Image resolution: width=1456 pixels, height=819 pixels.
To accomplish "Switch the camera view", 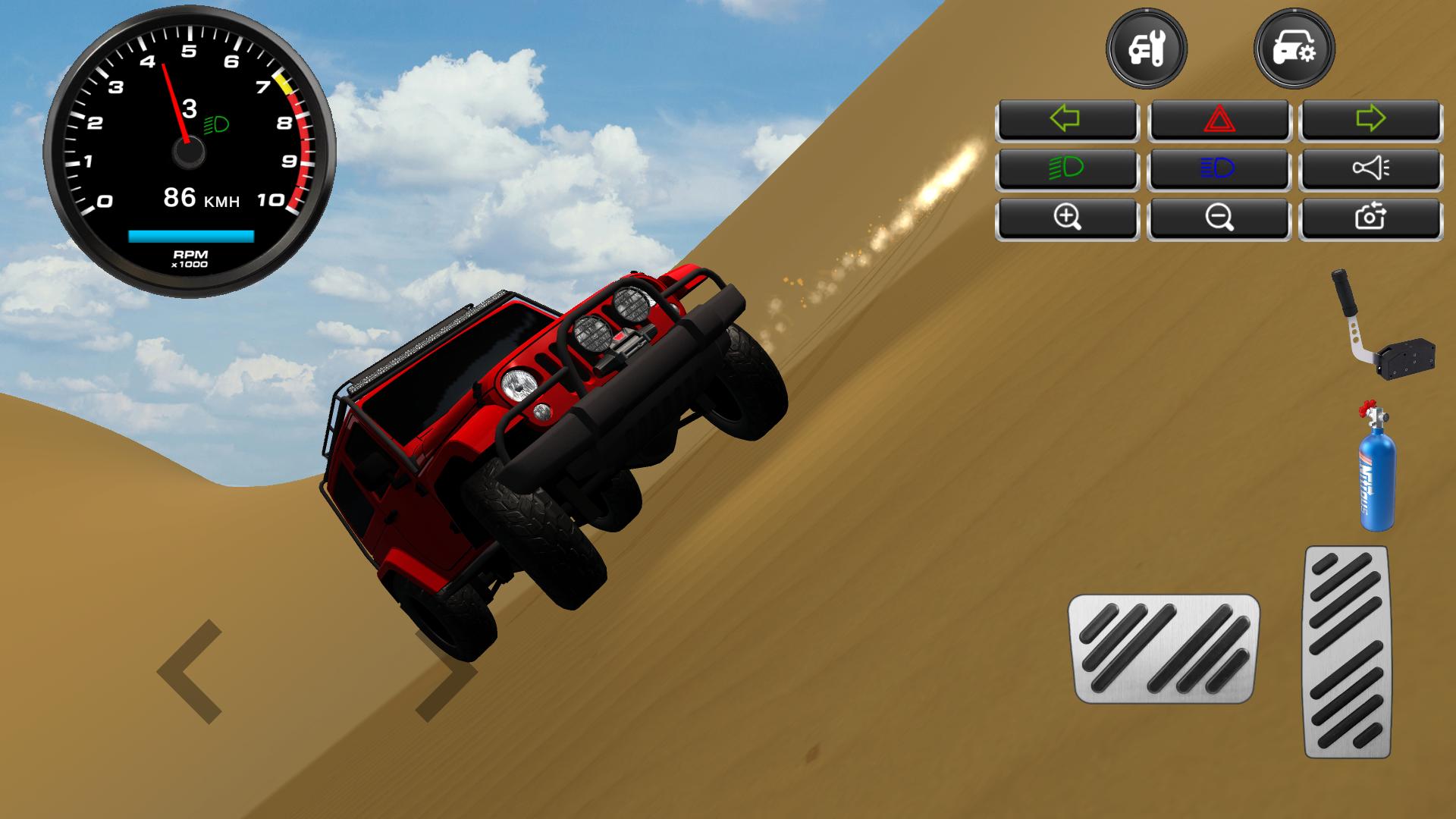I will click(1370, 218).
